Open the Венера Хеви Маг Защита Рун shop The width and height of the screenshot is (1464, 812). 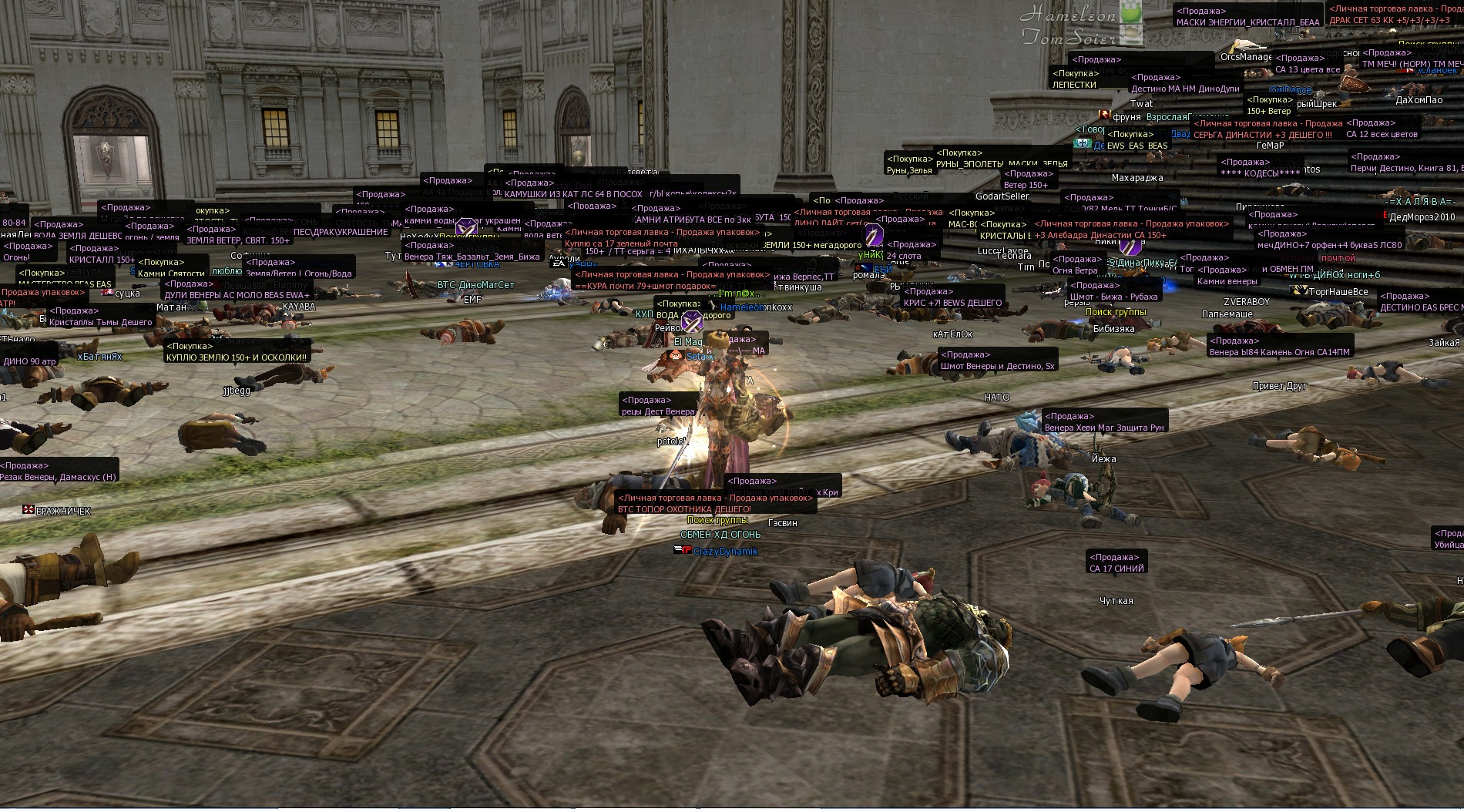pos(1103,428)
